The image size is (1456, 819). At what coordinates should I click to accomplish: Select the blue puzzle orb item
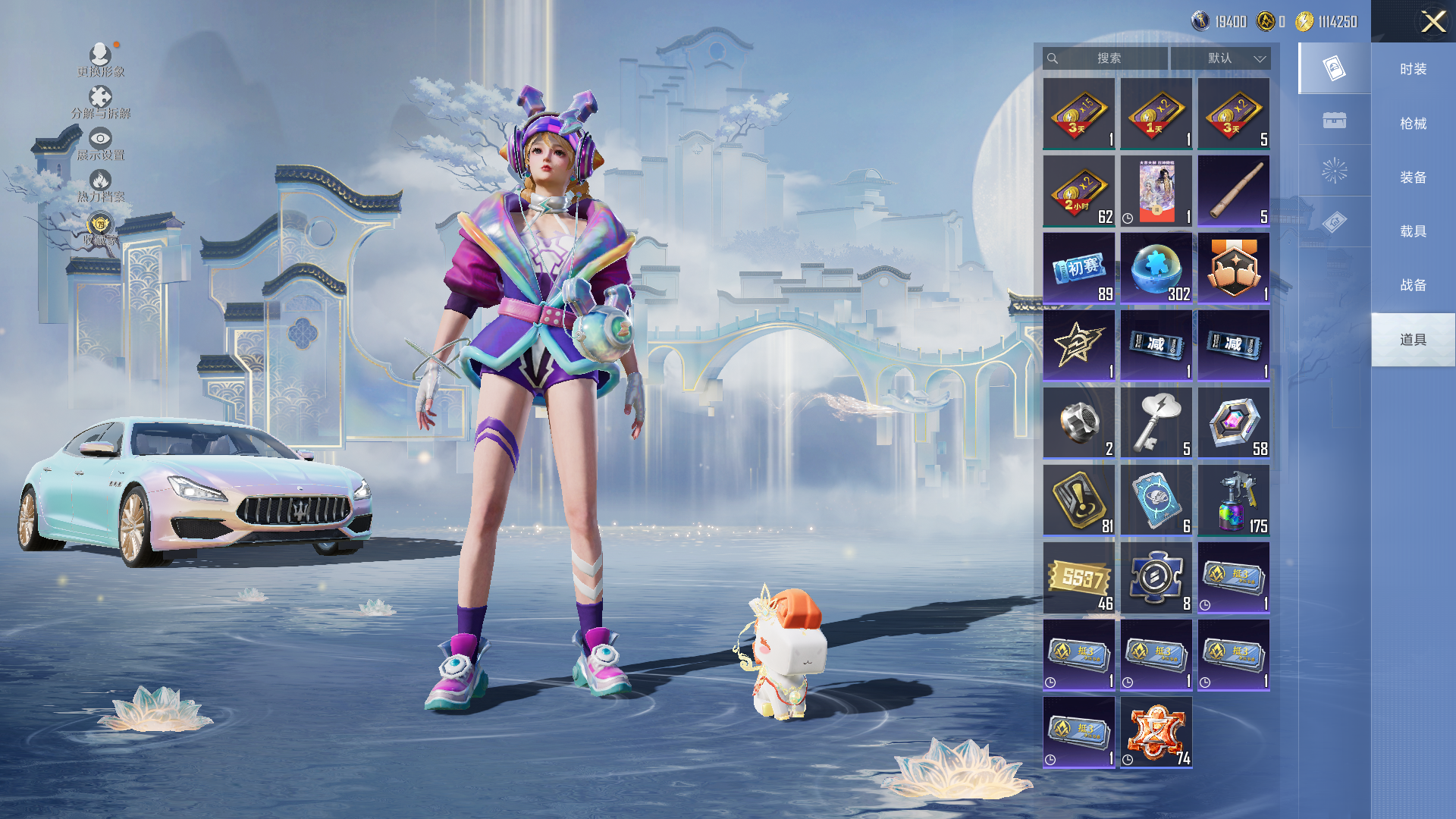click(x=1156, y=268)
